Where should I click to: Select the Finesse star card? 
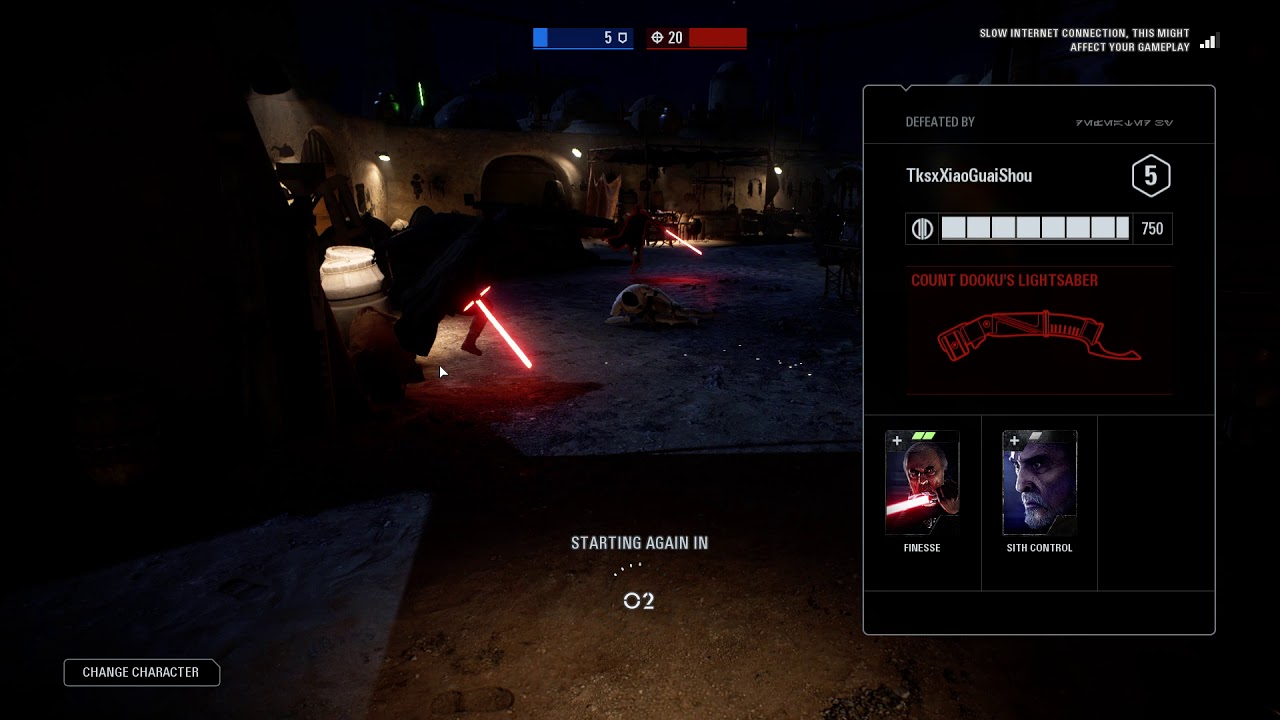click(x=922, y=484)
